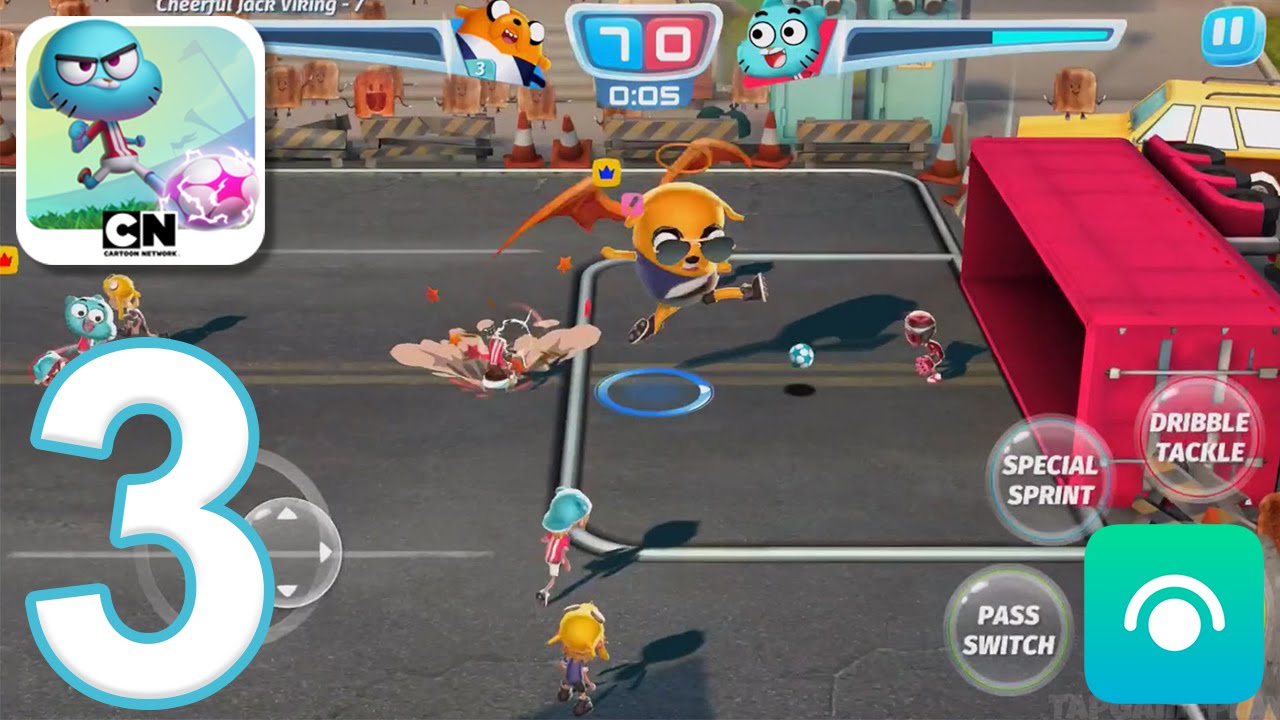Click the teal screen recorder overlay icon
This screenshot has height=720, width=1280.
(x=1173, y=614)
